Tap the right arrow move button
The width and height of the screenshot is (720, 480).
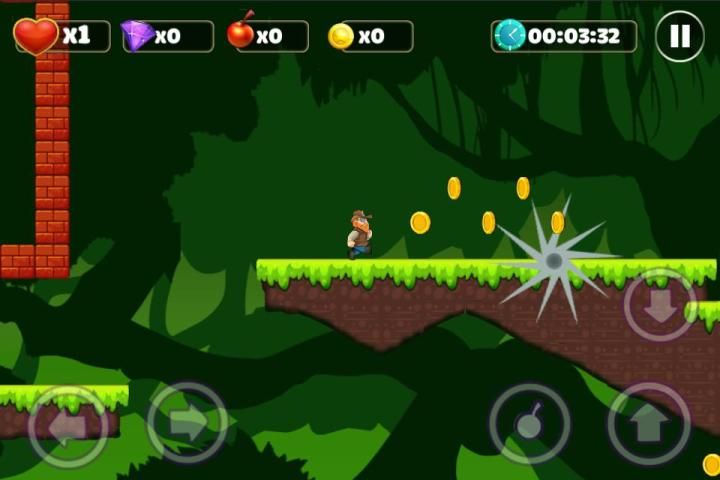187,423
